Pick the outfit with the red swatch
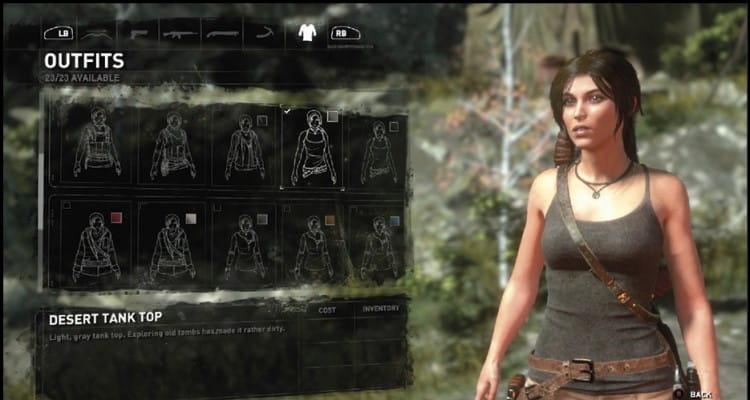 tap(94, 243)
